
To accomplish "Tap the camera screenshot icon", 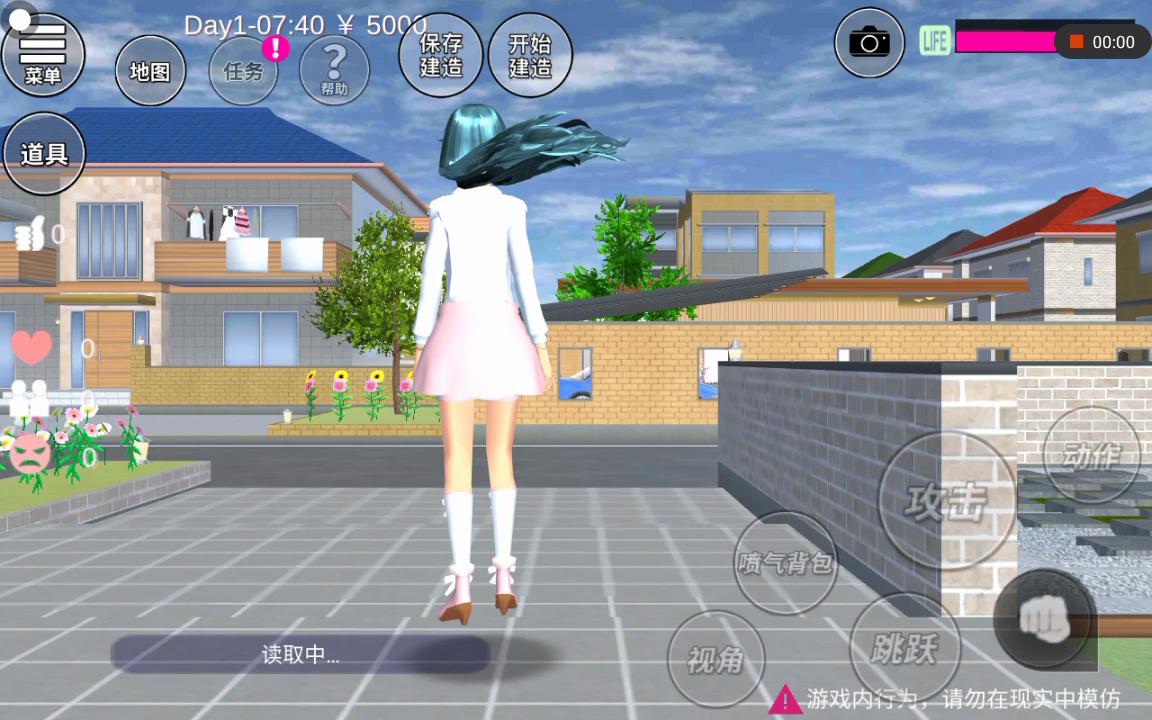I will pyautogui.click(x=869, y=42).
